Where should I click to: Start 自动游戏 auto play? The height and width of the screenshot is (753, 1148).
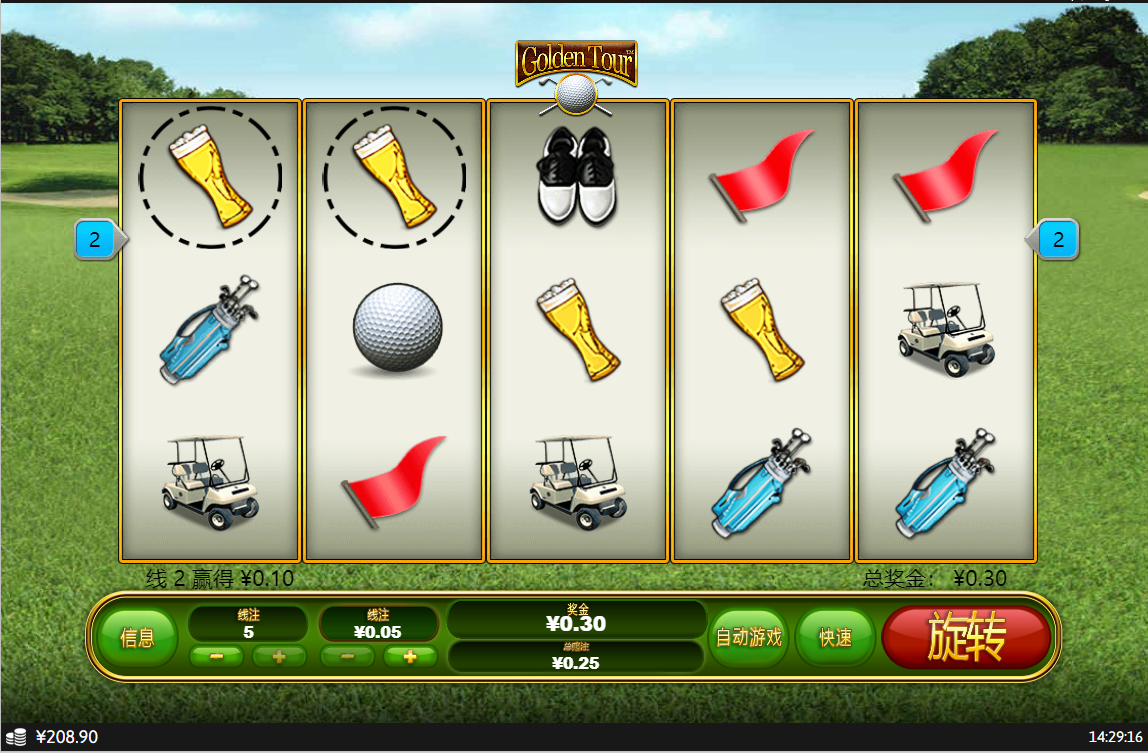pos(748,638)
